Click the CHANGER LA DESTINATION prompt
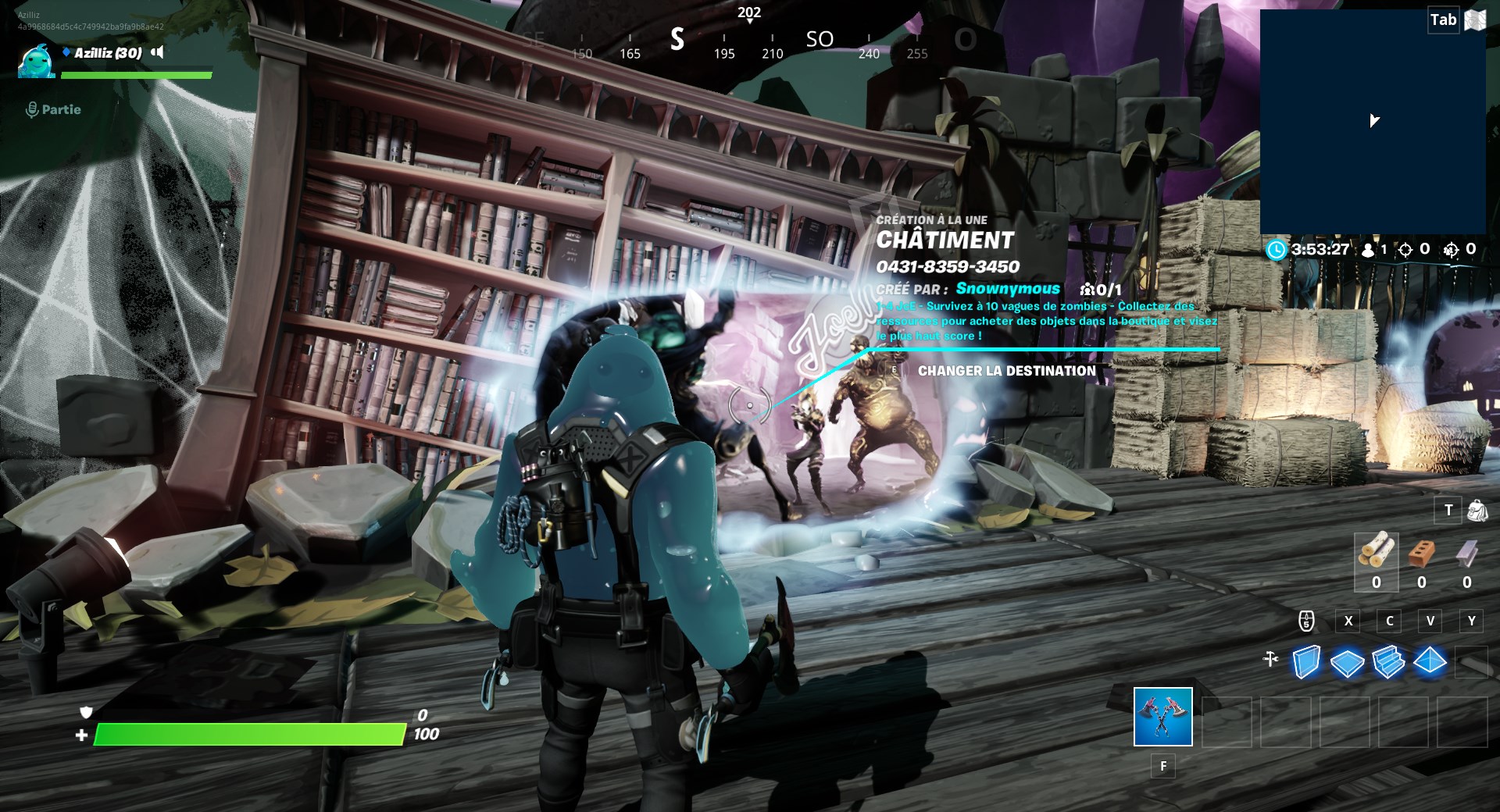This screenshot has height=812, width=1500. pos(1008,371)
